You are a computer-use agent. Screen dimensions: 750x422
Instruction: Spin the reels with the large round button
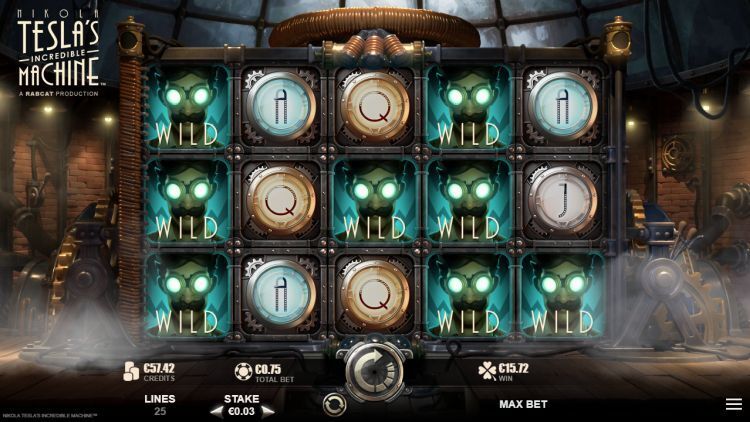[x=375, y=369]
